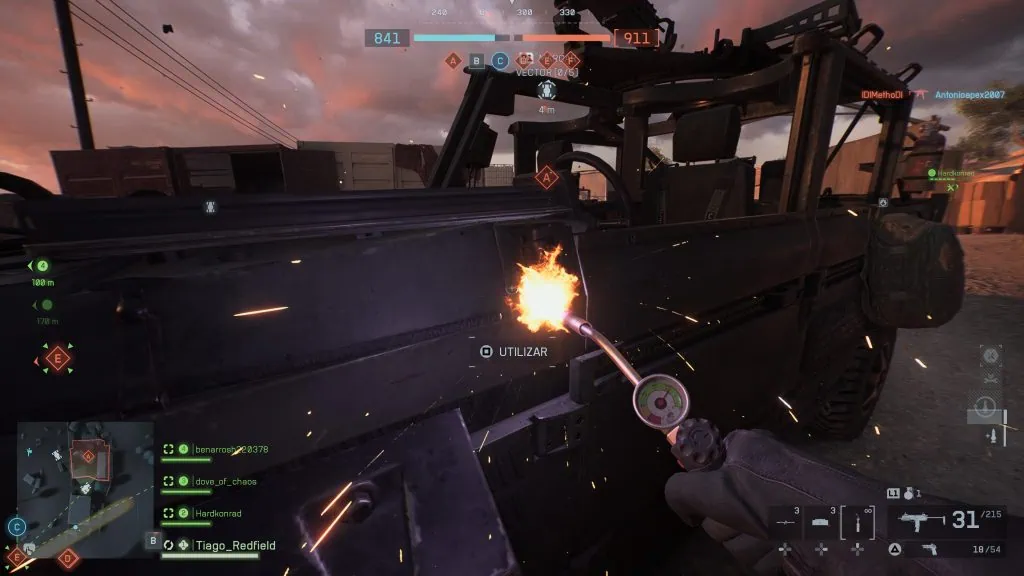1024x576 pixels.
Task: Select squad member Hardkonrad in the squad list
Action: click(x=217, y=513)
